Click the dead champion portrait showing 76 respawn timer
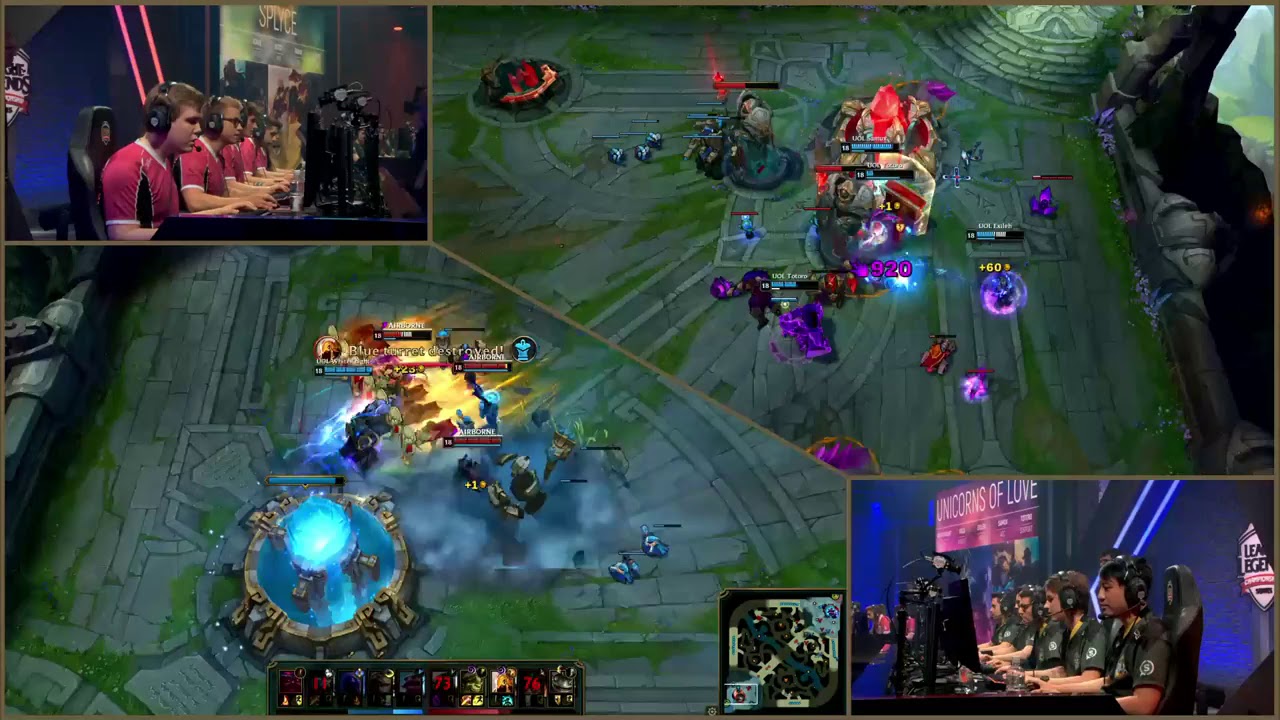The height and width of the screenshot is (720, 1280). click(x=533, y=683)
